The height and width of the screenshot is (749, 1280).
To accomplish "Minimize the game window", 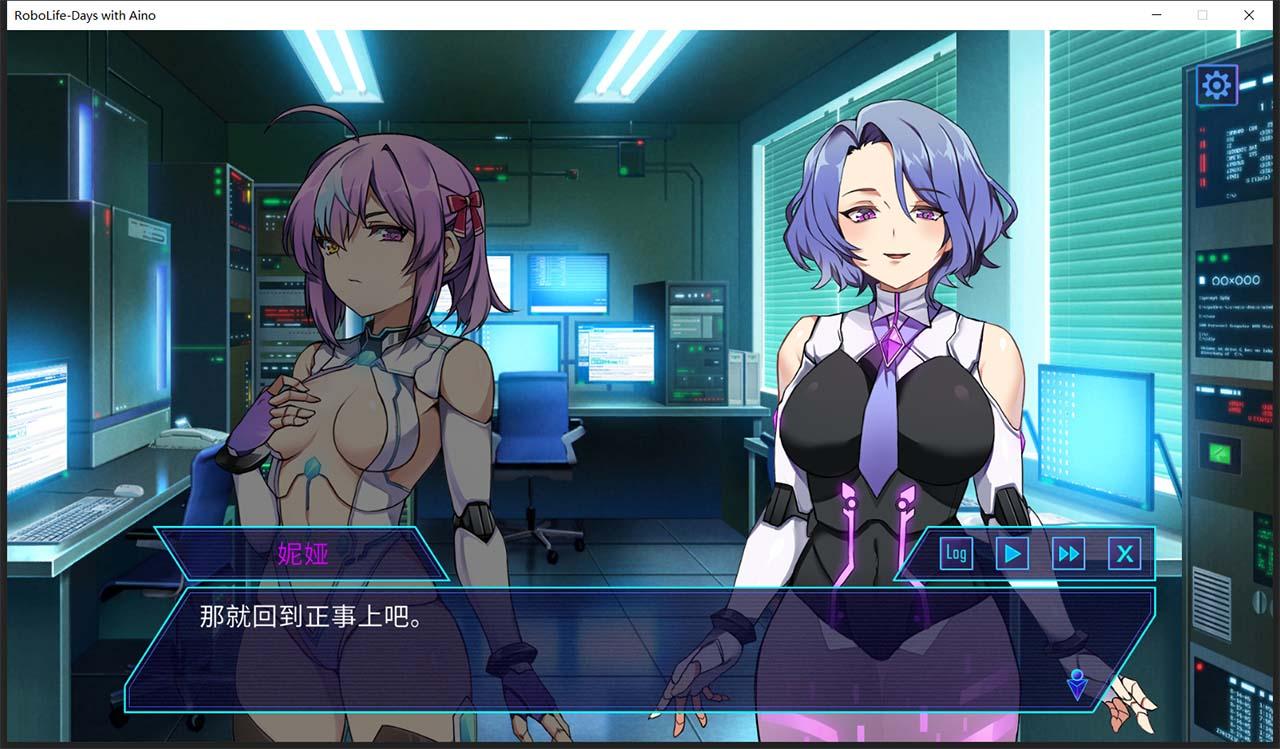I will pyautogui.click(x=1157, y=15).
